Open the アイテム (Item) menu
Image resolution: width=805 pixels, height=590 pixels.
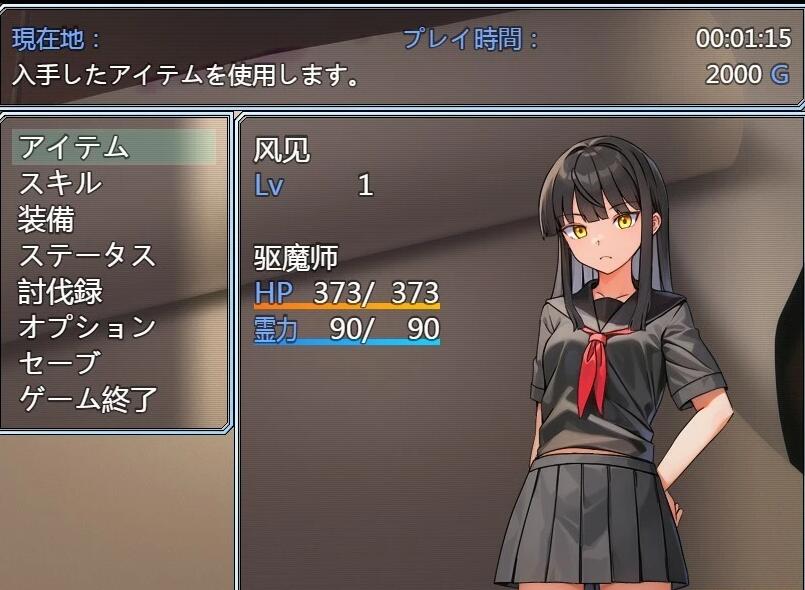(x=75, y=147)
